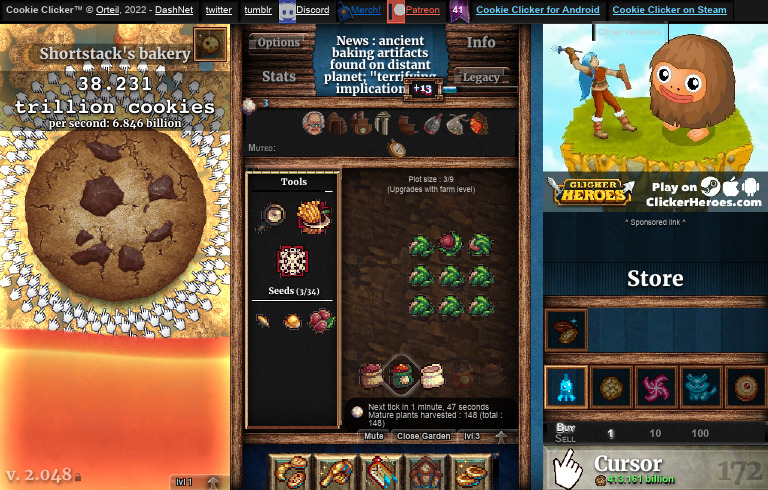
Task: Pick the red berry cluster seed
Action: (322, 321)
